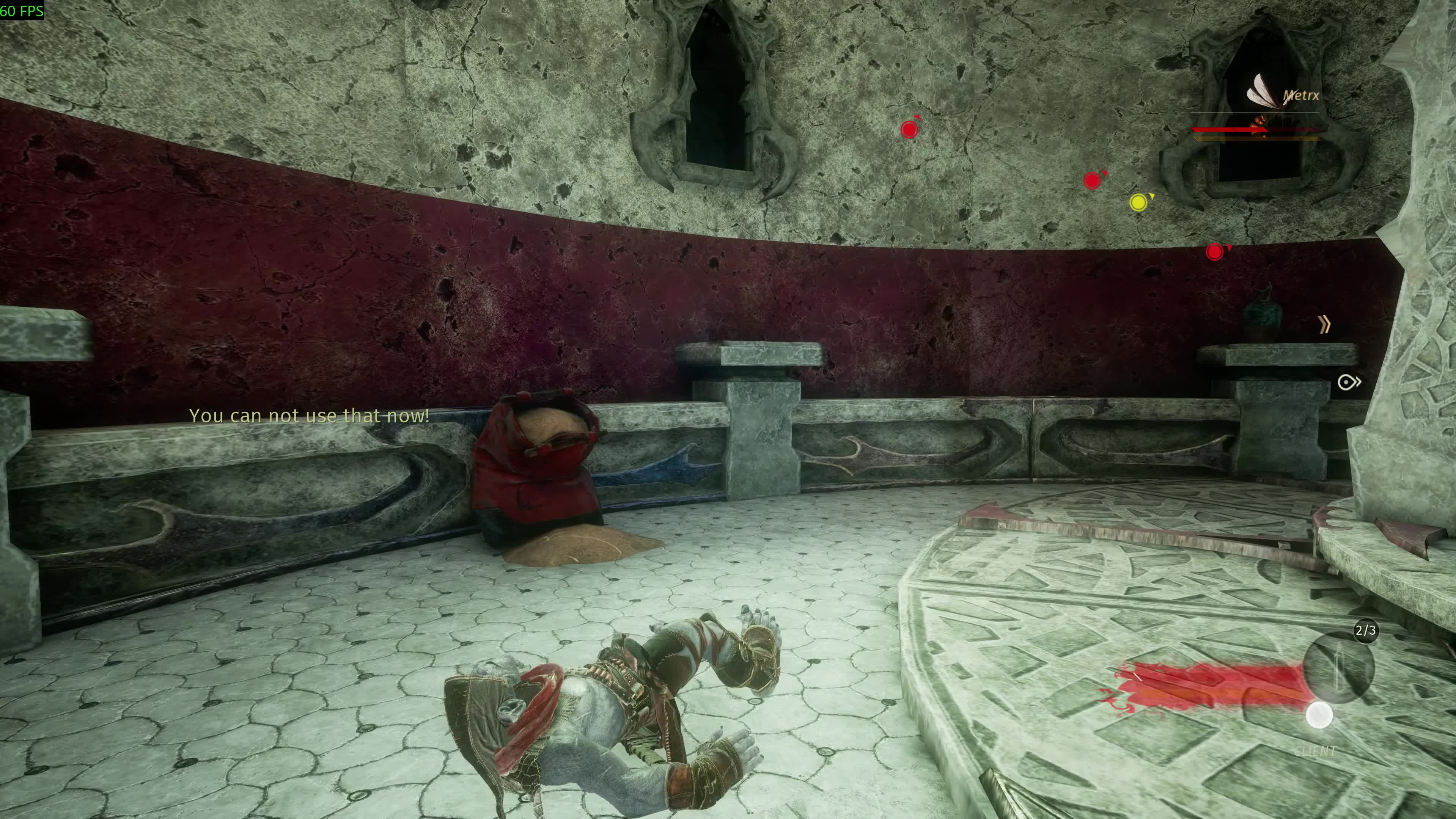The height and width of the screenshot is (819, 1456).
Task: Click the Metrx enemy name tag
Action: 1300,96
